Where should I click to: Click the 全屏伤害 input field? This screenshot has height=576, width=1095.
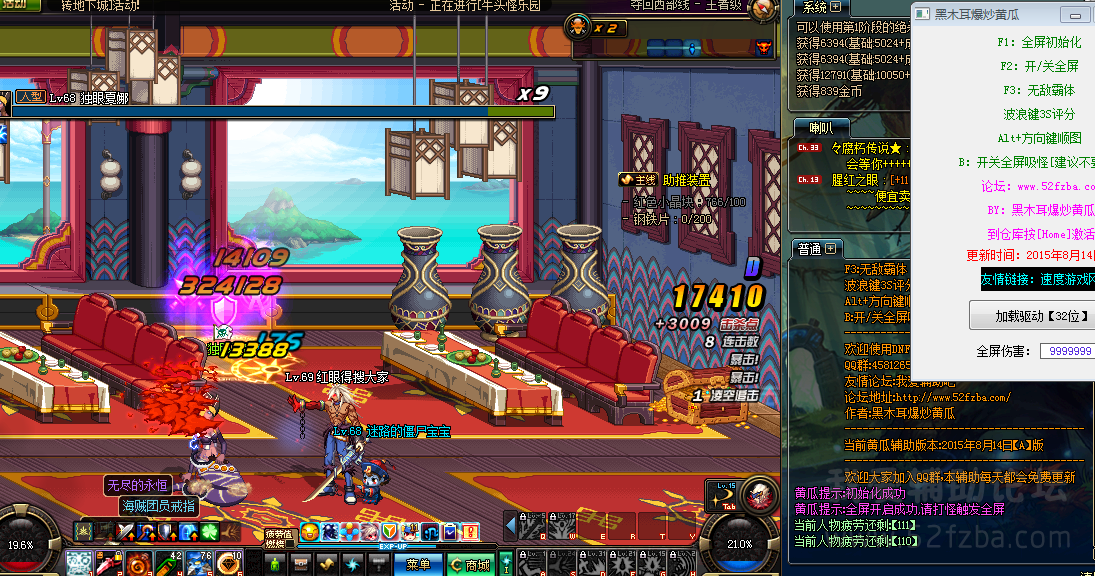(1067, 351)
